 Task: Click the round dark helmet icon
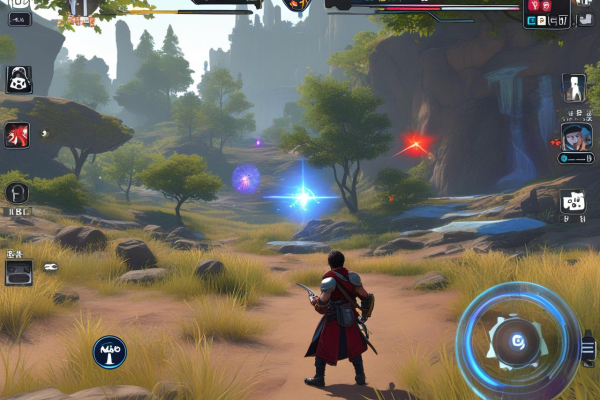click(17, 192)
